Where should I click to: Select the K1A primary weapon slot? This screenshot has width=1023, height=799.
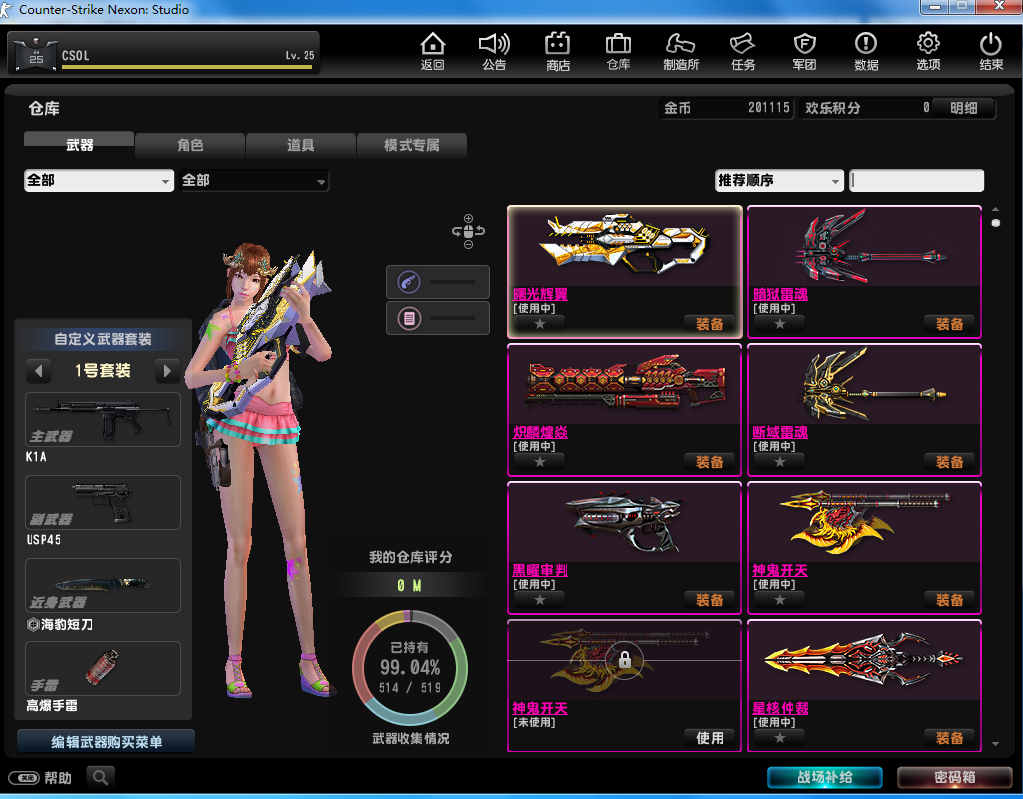click(103, 420)
